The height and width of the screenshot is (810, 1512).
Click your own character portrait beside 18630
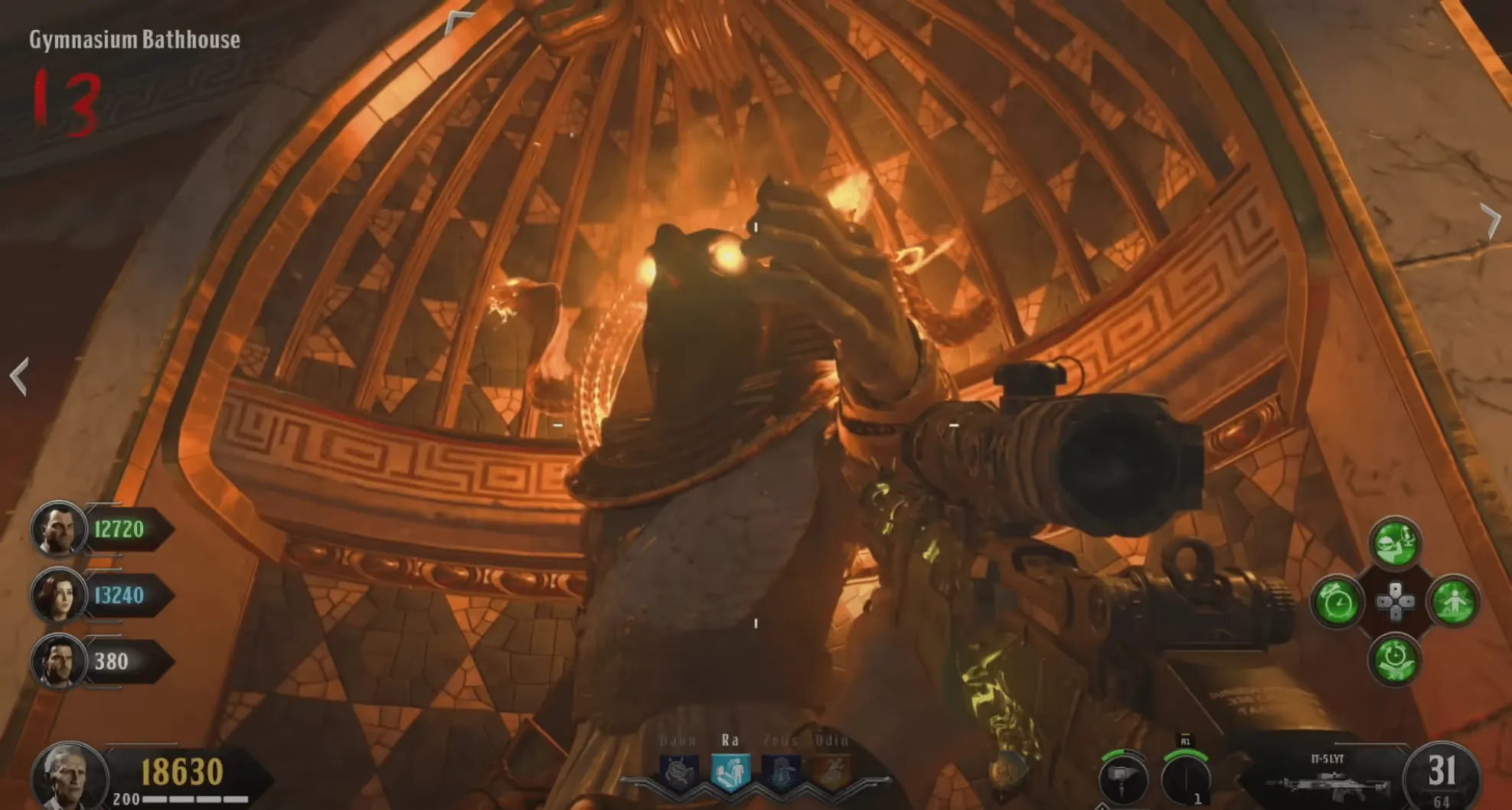tap(69, 777)
